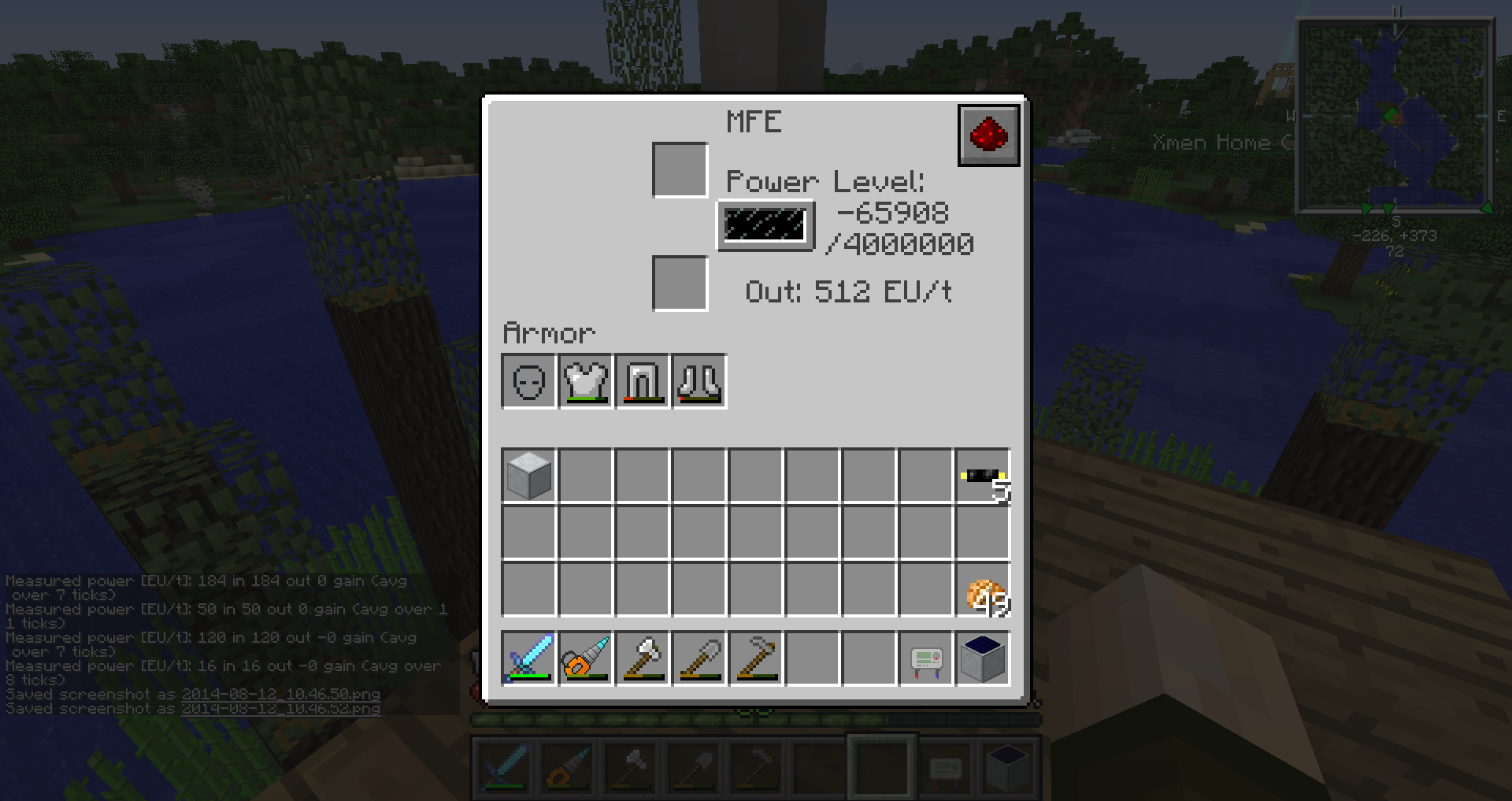Select the leggings armor slot
Screen dimensions: 1512x801
coord(642,382)
